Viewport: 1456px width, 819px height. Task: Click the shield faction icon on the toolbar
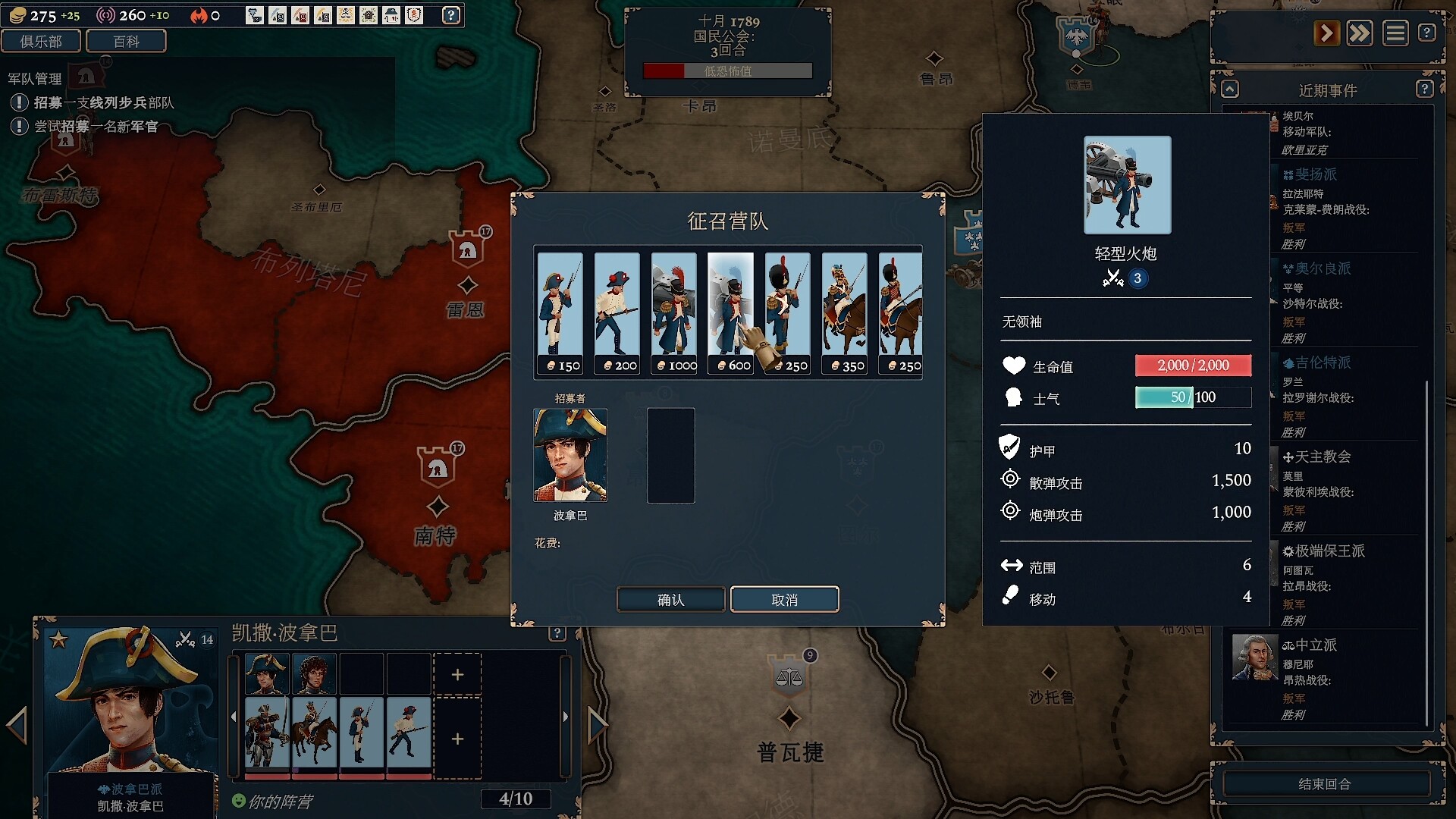(413, 15)
